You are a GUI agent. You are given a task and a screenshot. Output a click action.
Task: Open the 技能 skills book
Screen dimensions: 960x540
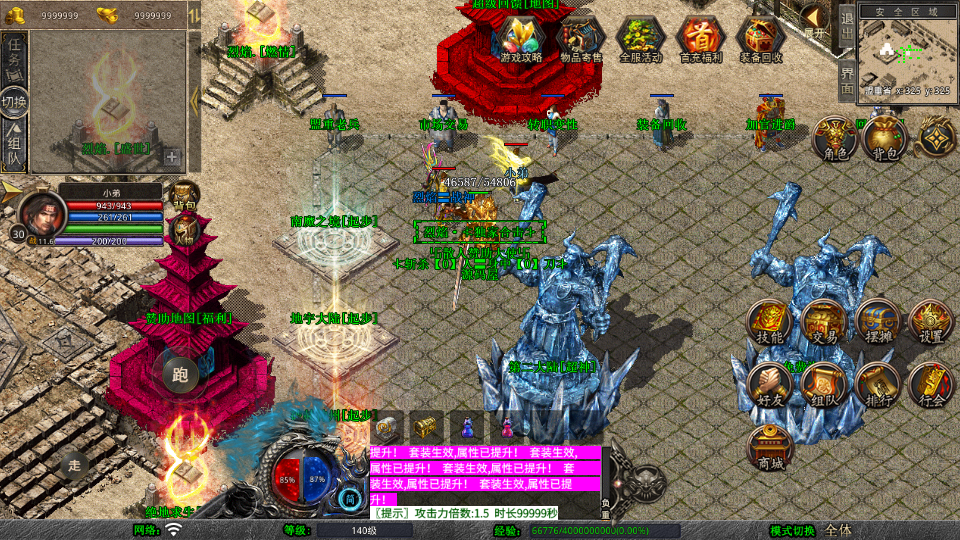pyautogui.click(x=770, y=322)
